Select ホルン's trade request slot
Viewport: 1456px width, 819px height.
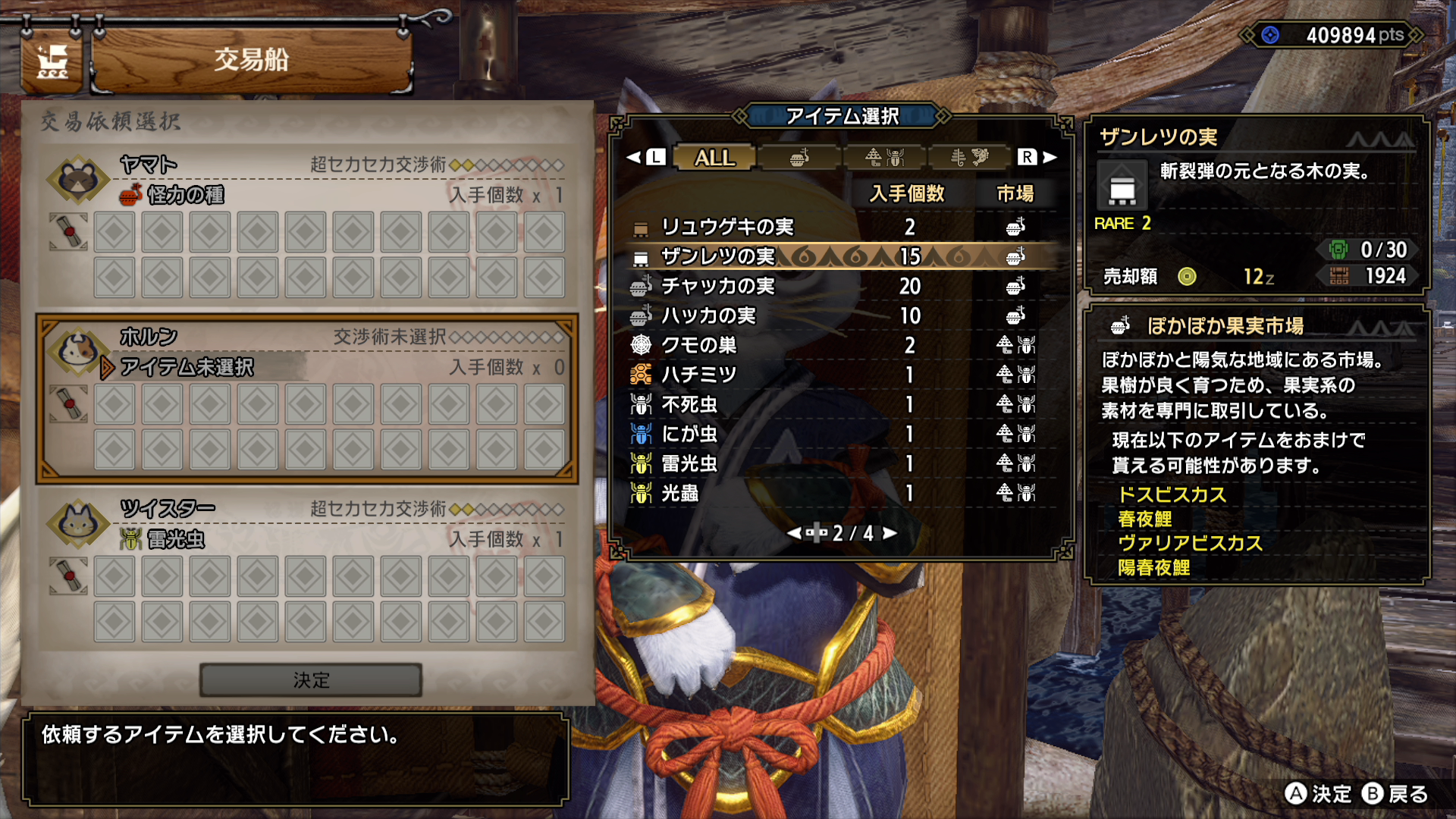point(307,399)
